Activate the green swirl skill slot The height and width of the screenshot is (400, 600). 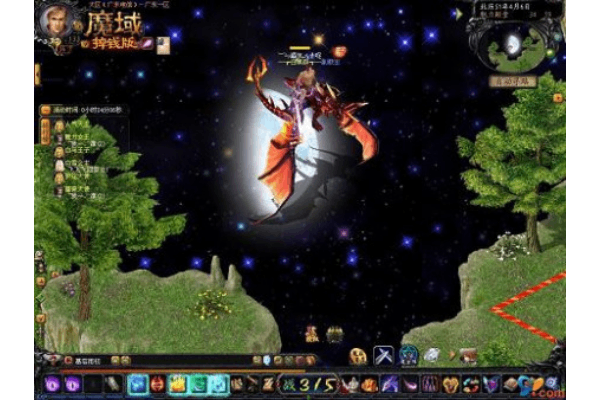pos(197,383)
